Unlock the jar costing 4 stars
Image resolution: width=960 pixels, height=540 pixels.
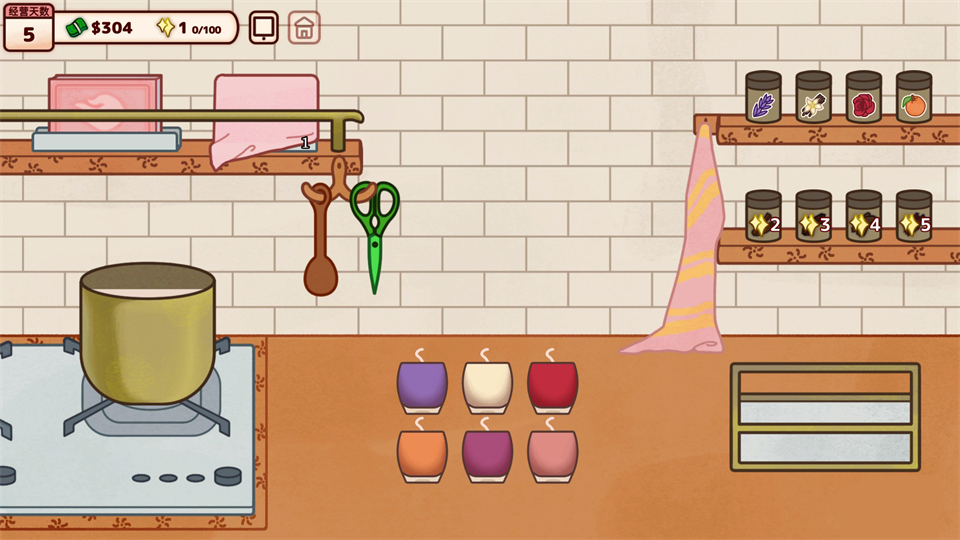tap(863, 217)
